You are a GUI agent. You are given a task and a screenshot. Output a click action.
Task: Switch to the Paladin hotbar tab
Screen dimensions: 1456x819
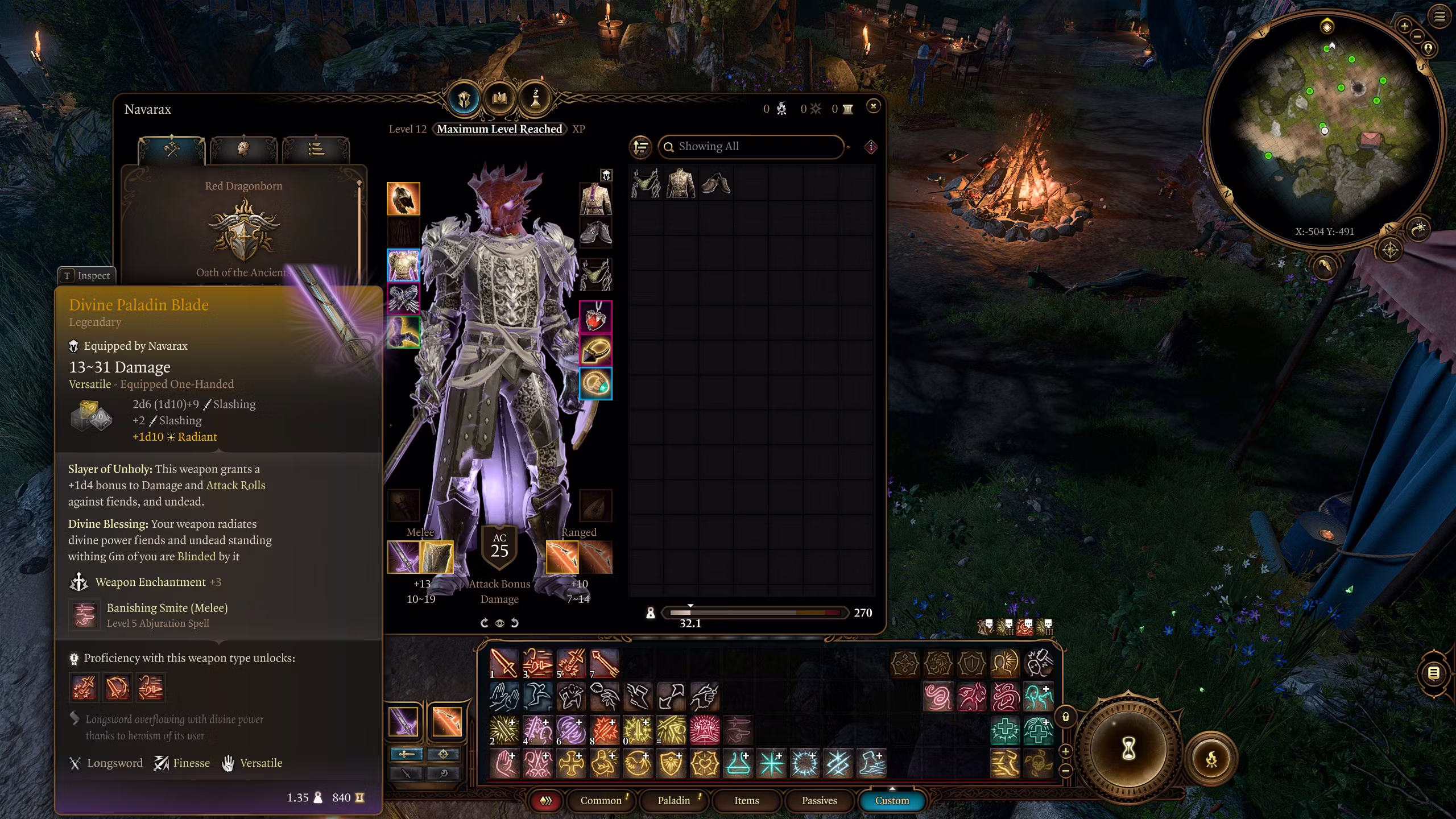[x=673, y=800]
